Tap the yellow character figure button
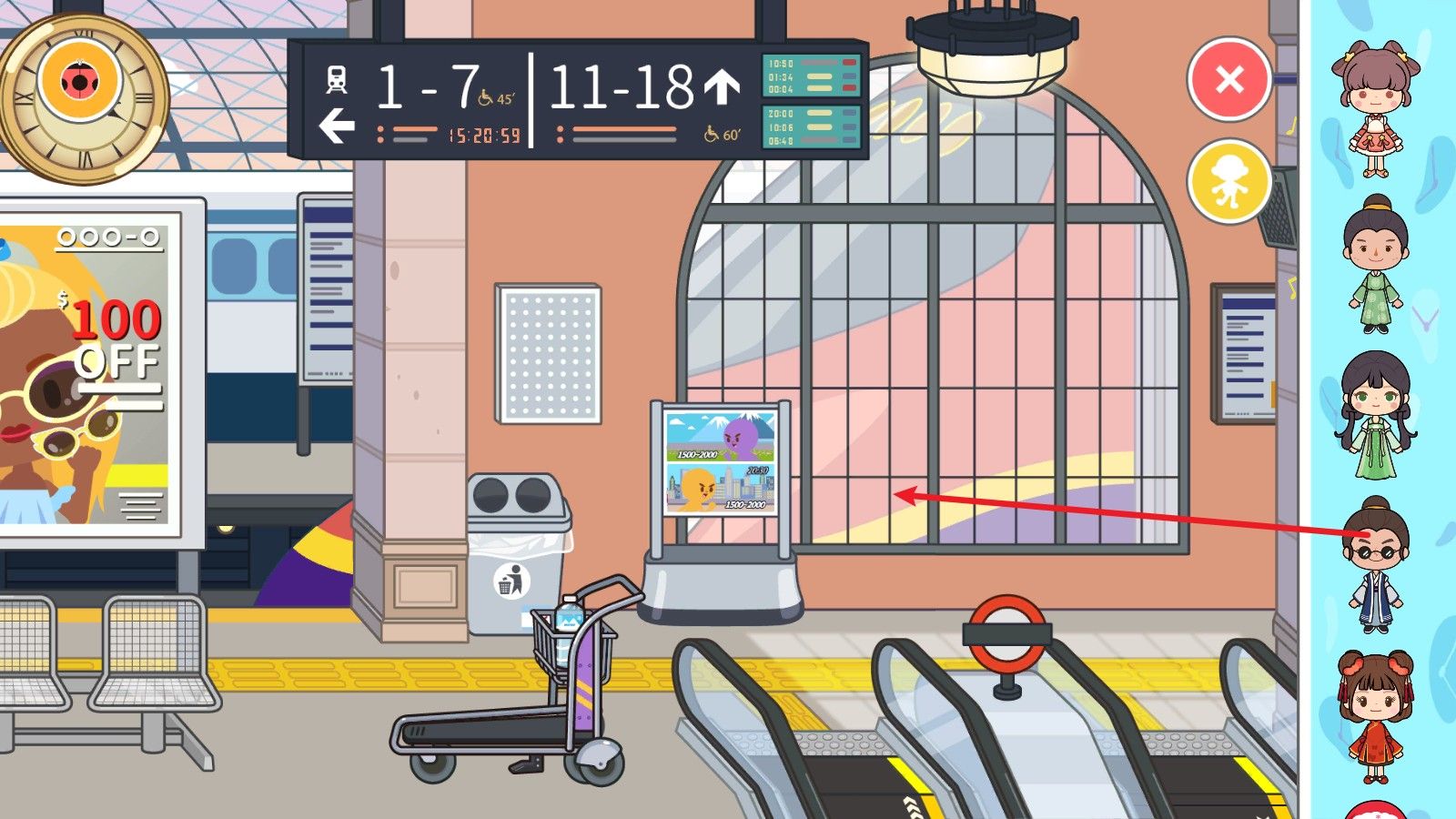Viewport: 1456px width, 819px height. [1229, 181]
